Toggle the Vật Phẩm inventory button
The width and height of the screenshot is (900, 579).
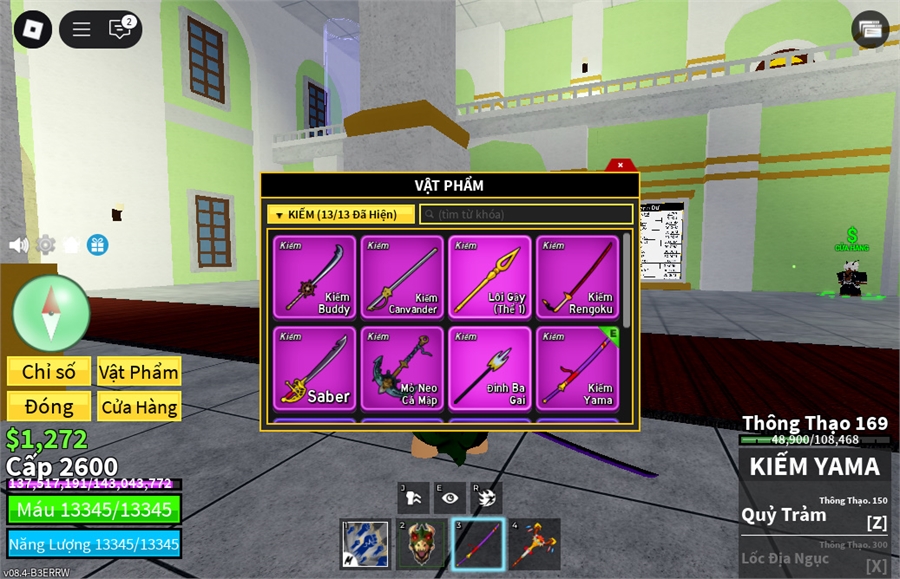point(139,372)
